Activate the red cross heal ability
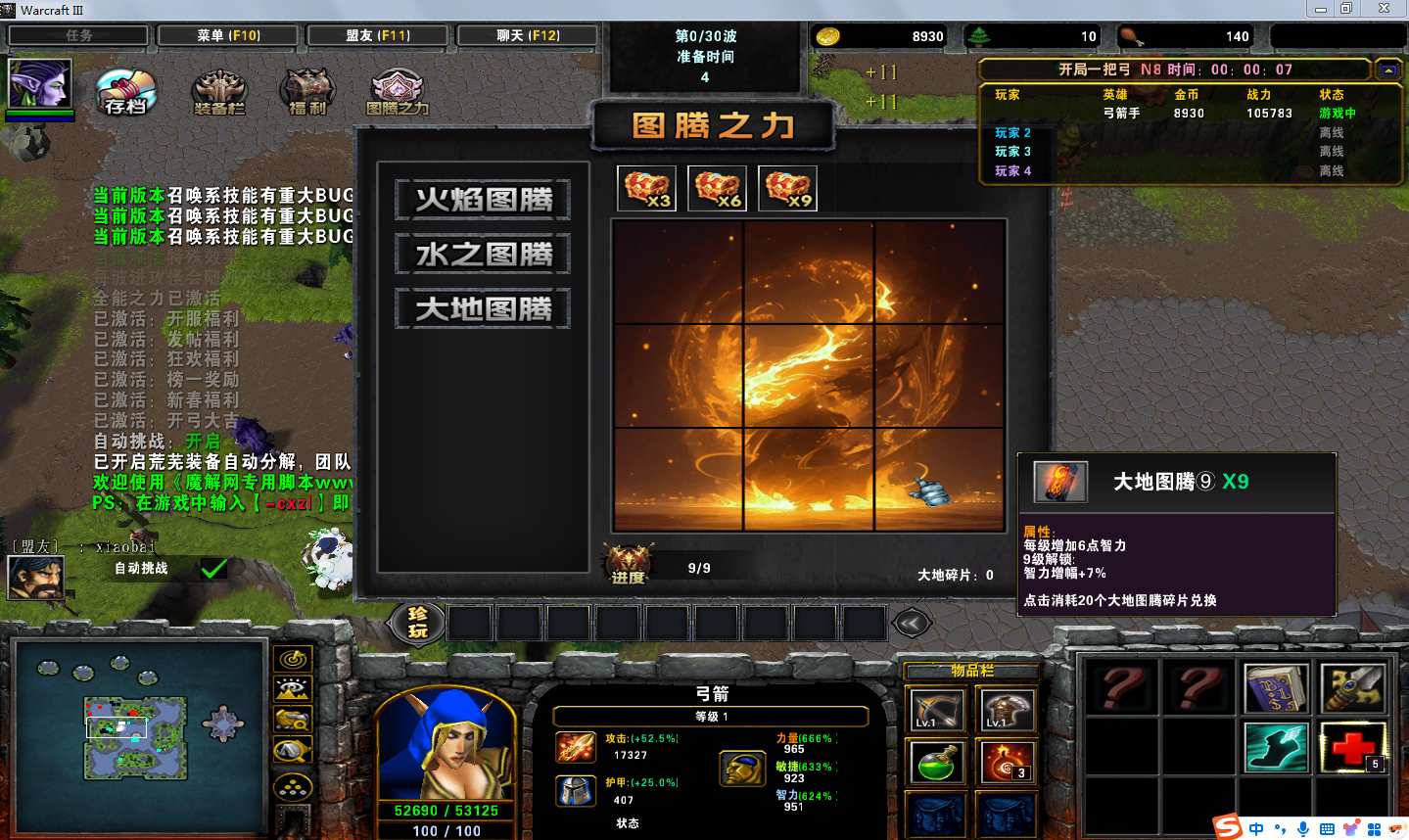Viewport: 1409px width, 840px height. [x=1353, y=747]
